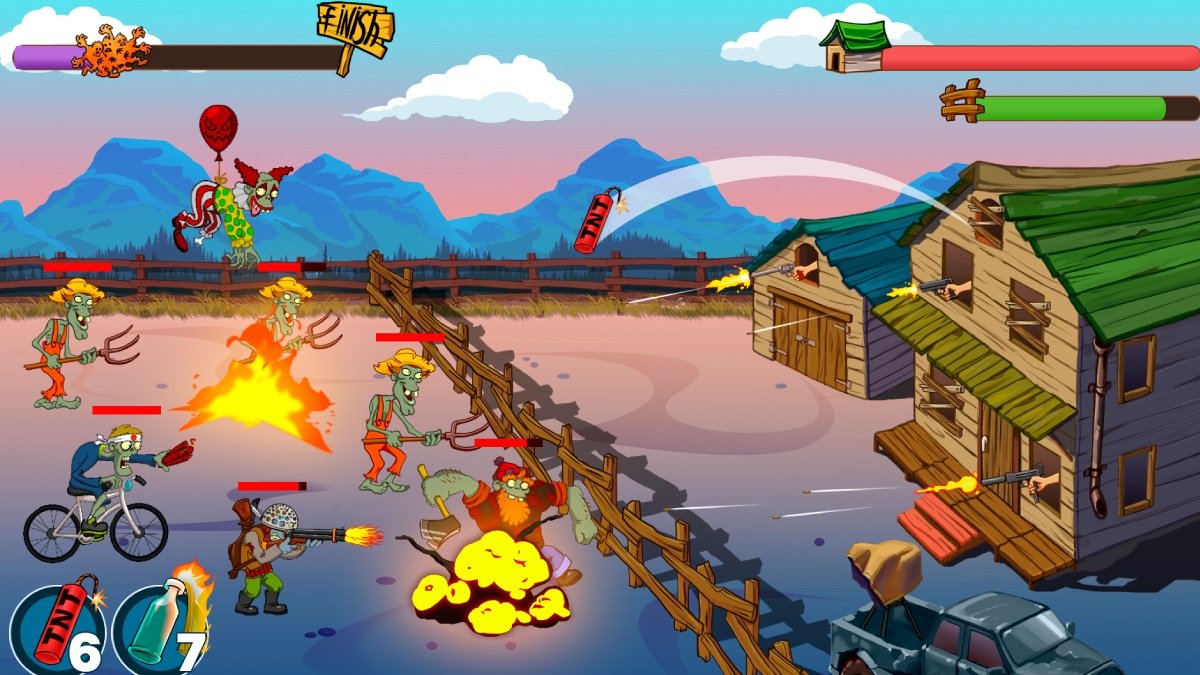Activate the Molotov cocktail bottle button

coord(160,630)
